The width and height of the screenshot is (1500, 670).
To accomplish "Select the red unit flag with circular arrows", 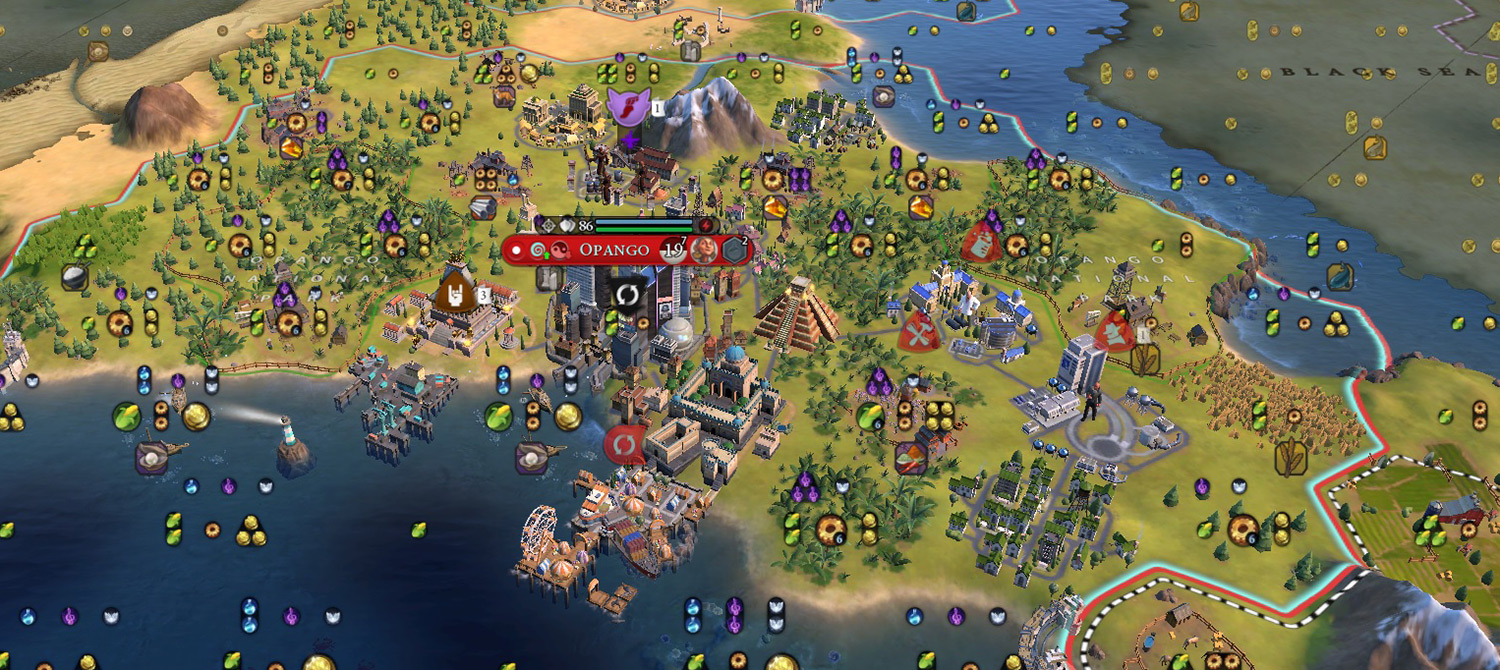I will tap(623, 442).
